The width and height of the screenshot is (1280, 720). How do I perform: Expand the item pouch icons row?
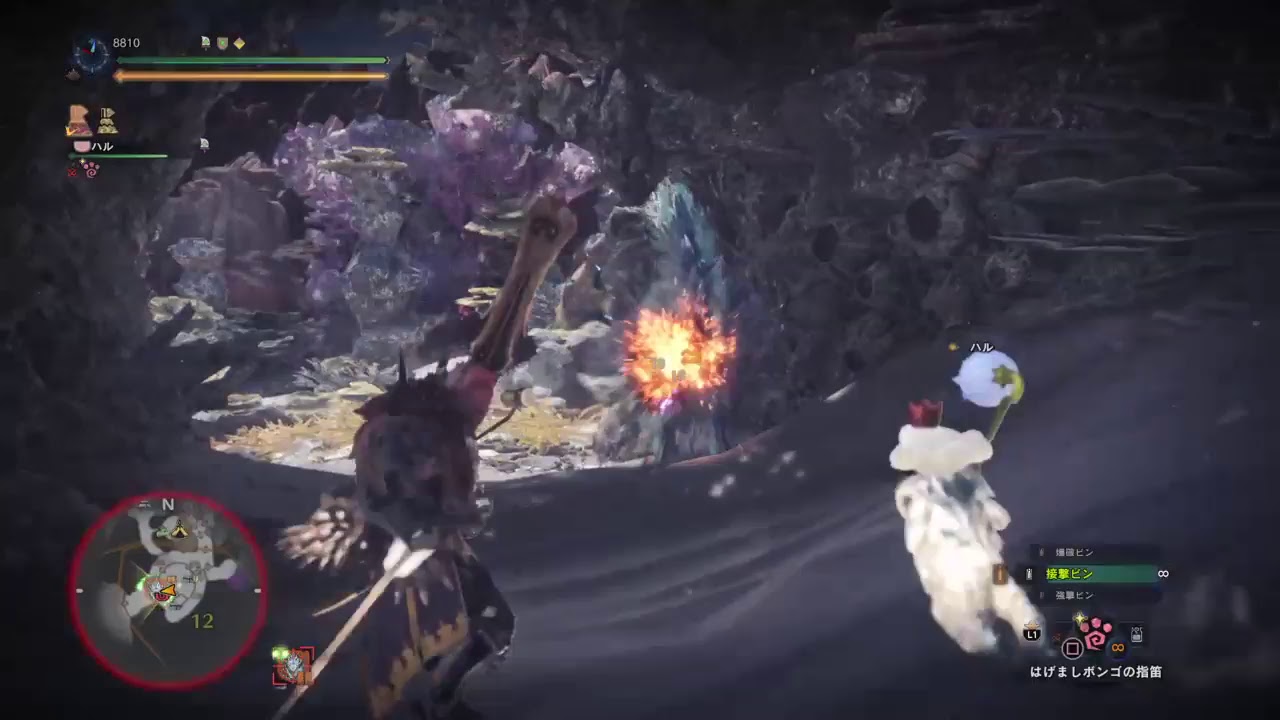107,122
